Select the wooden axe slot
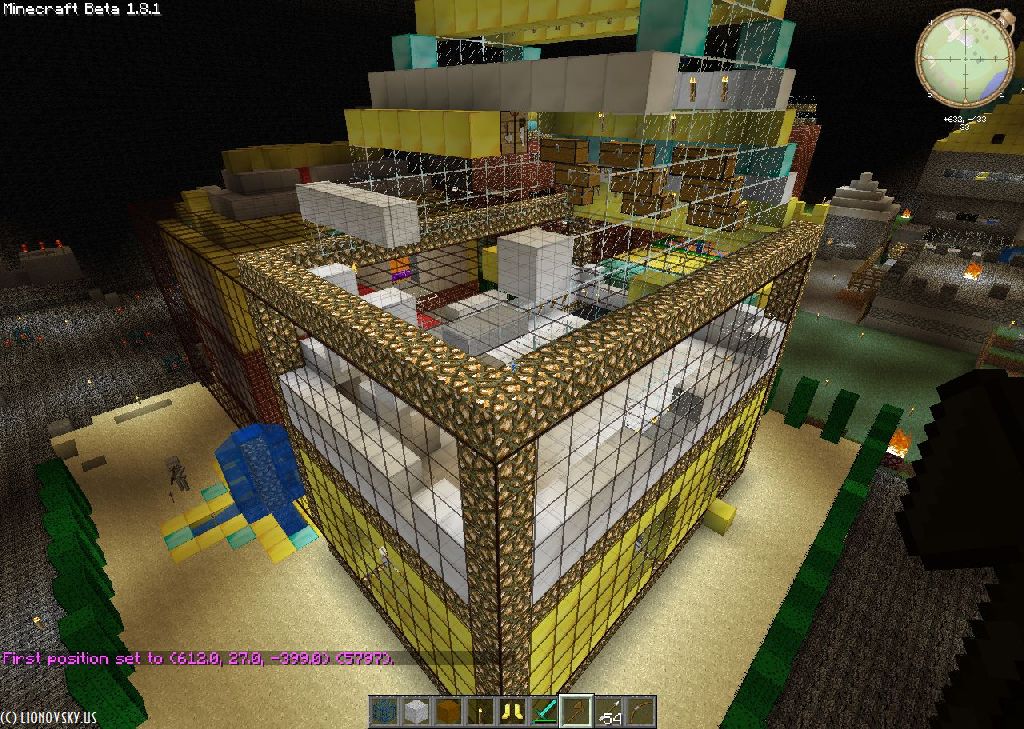The height and width of the screenshot is (729, 1024). pyautogui.click(x=576, y=712)
